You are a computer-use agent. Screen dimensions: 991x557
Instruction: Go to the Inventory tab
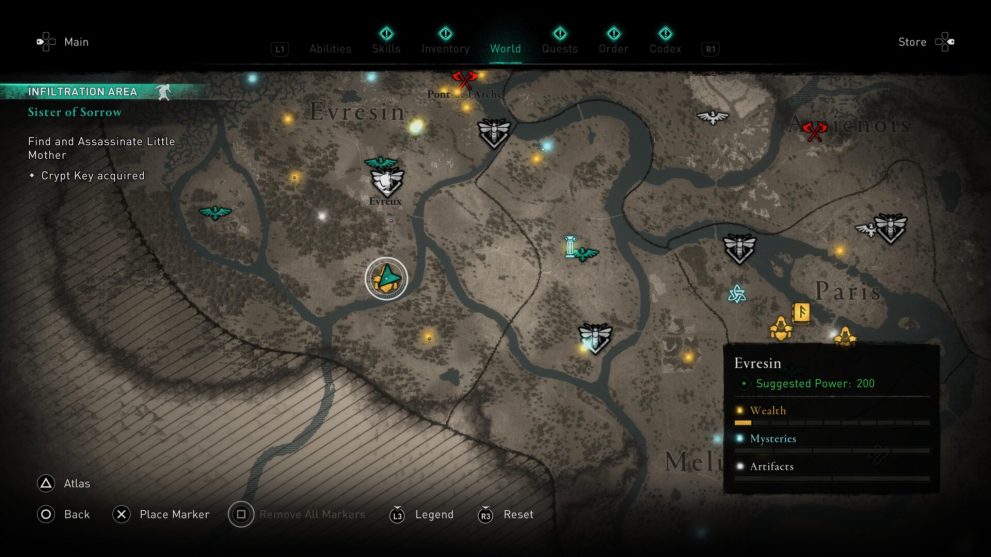tap(445, 48)
